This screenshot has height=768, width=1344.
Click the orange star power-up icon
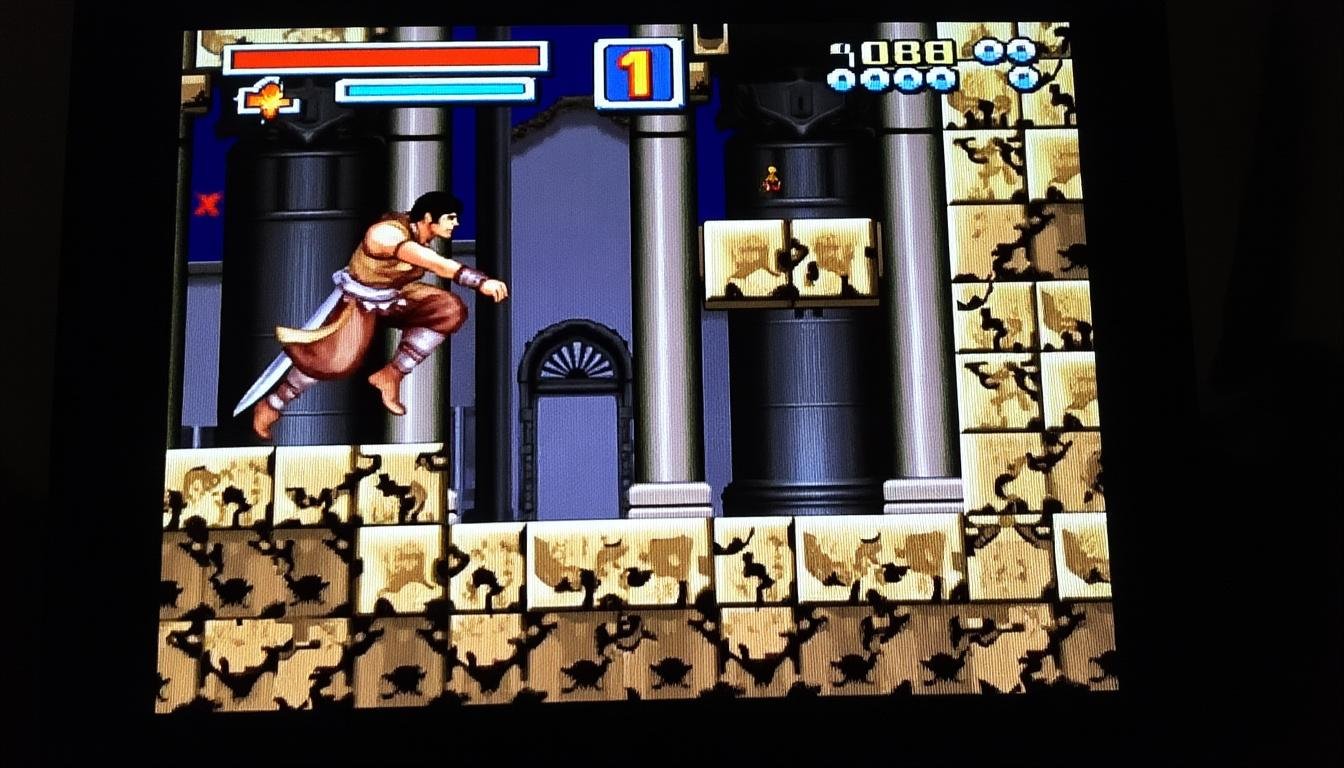[270, 98]
